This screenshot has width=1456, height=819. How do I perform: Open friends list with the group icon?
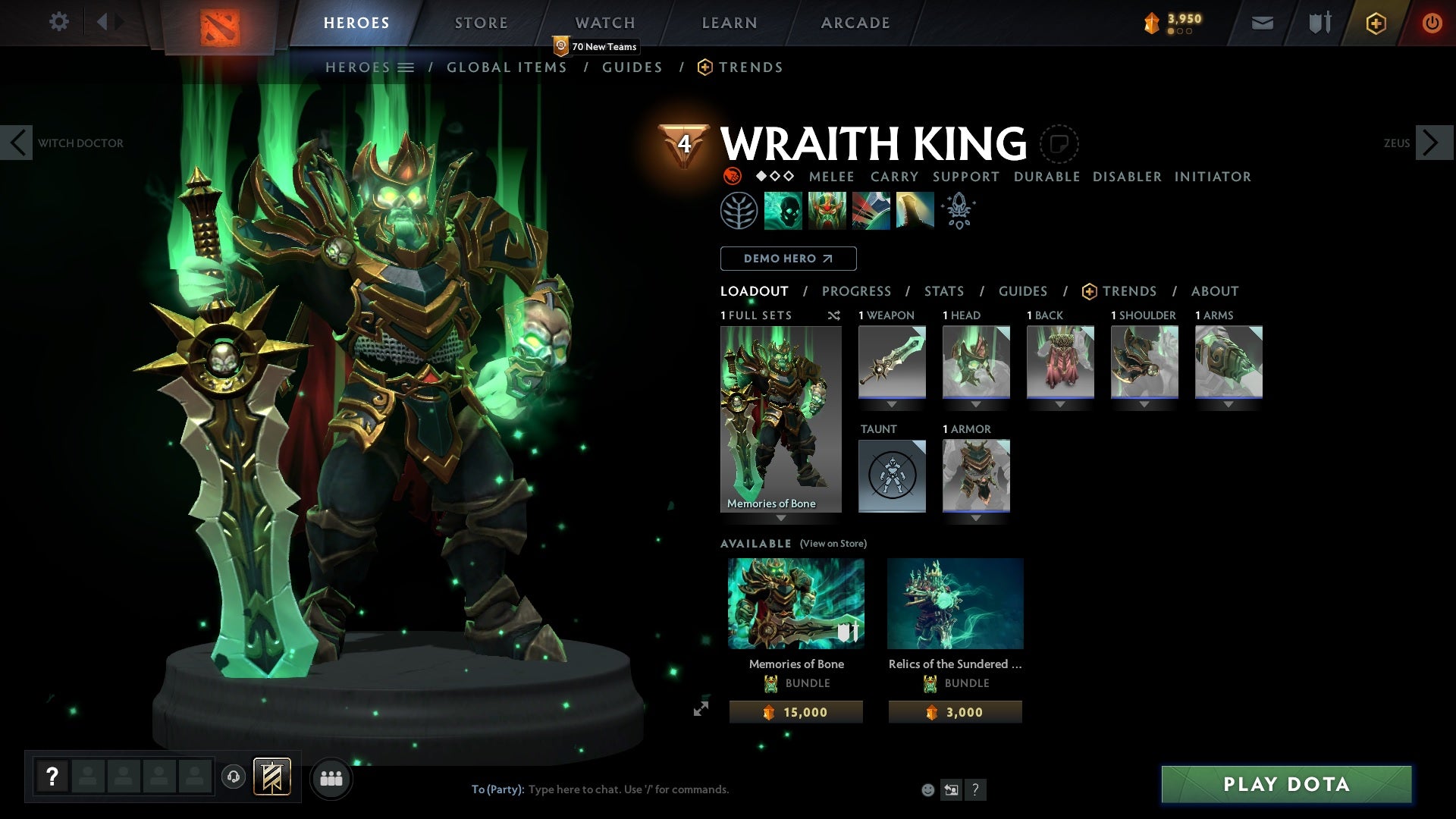[x=331, y=777]
